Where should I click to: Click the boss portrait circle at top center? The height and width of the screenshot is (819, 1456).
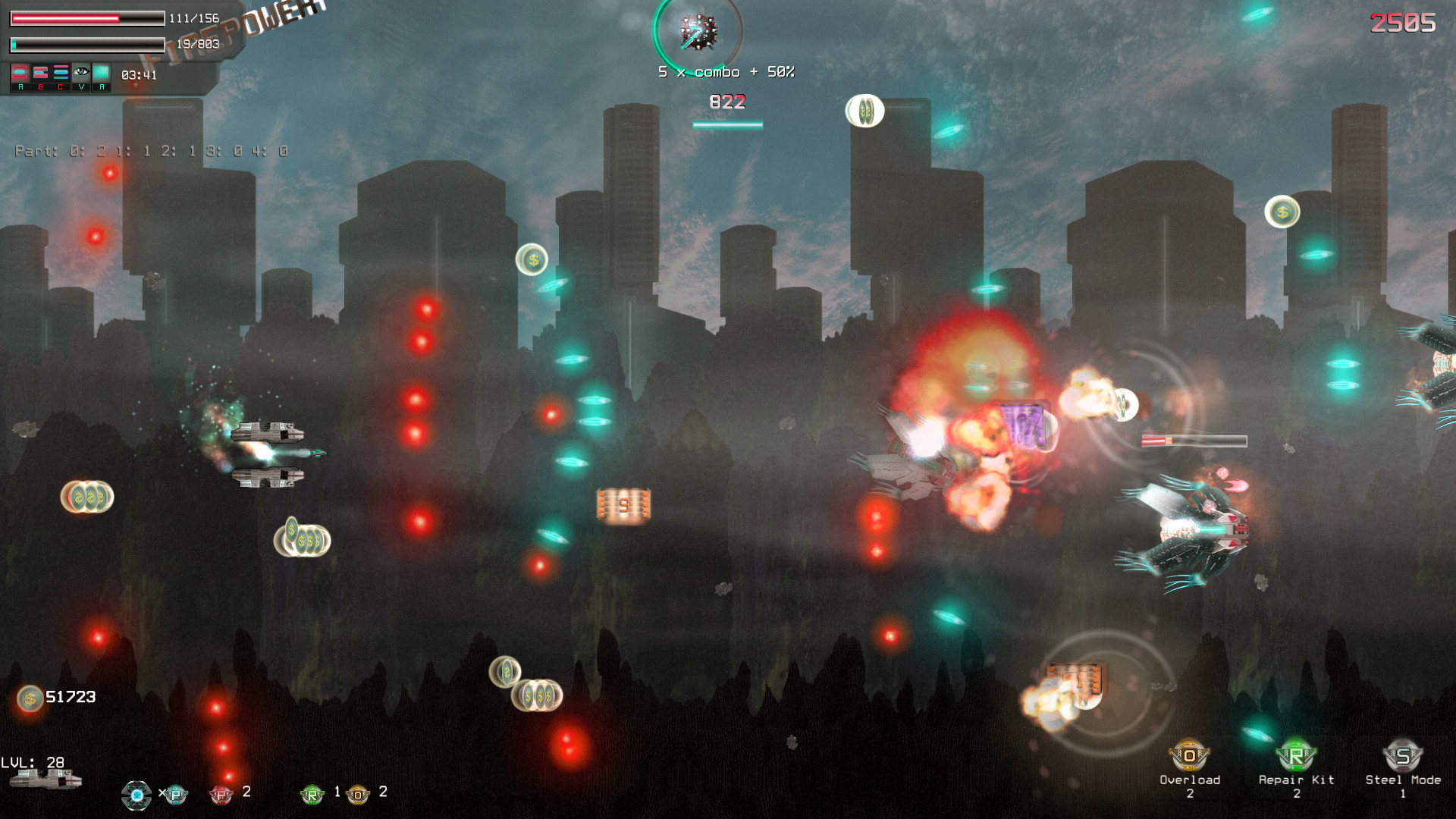tap(698, 32)
